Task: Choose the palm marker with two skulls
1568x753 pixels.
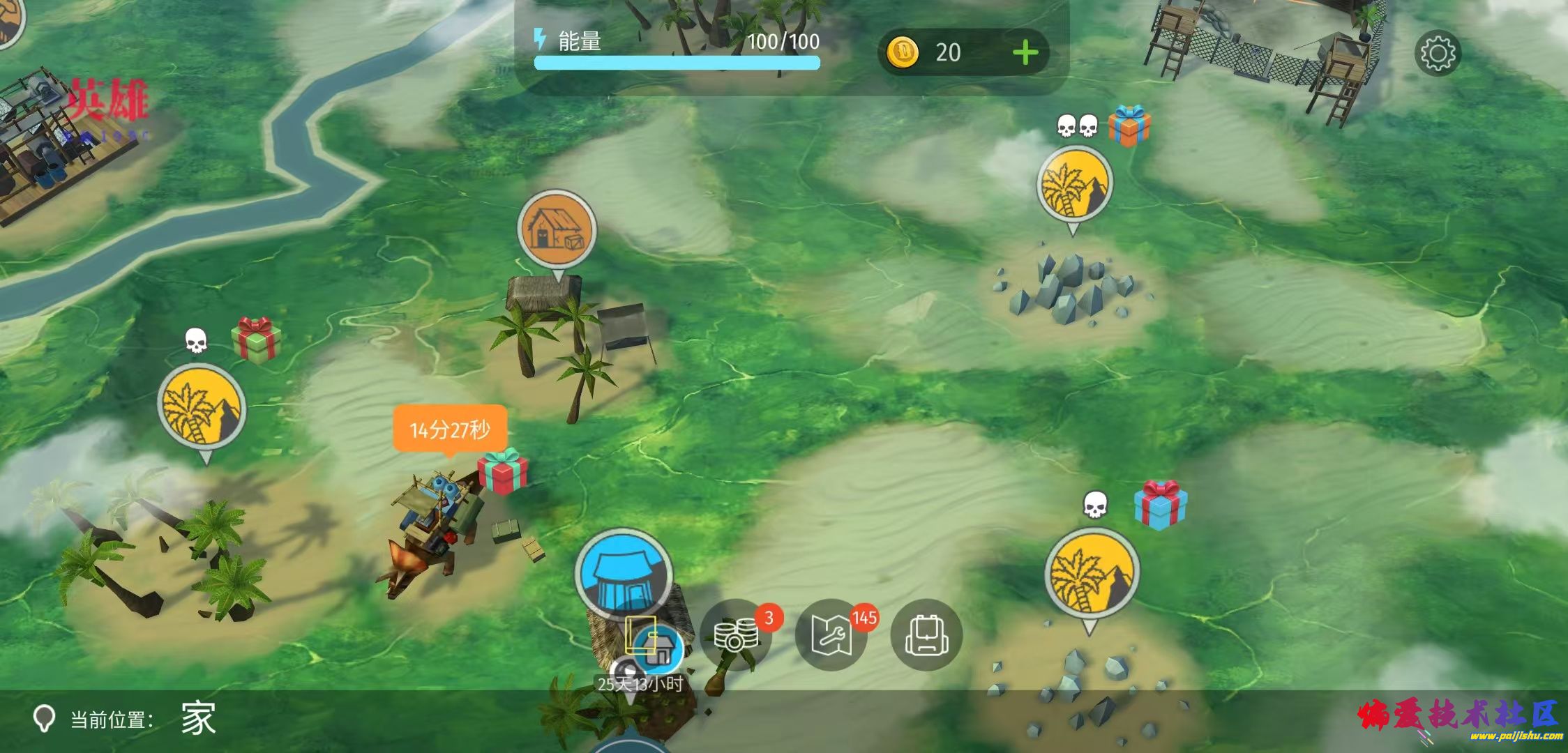Action: click(1074, 184)
